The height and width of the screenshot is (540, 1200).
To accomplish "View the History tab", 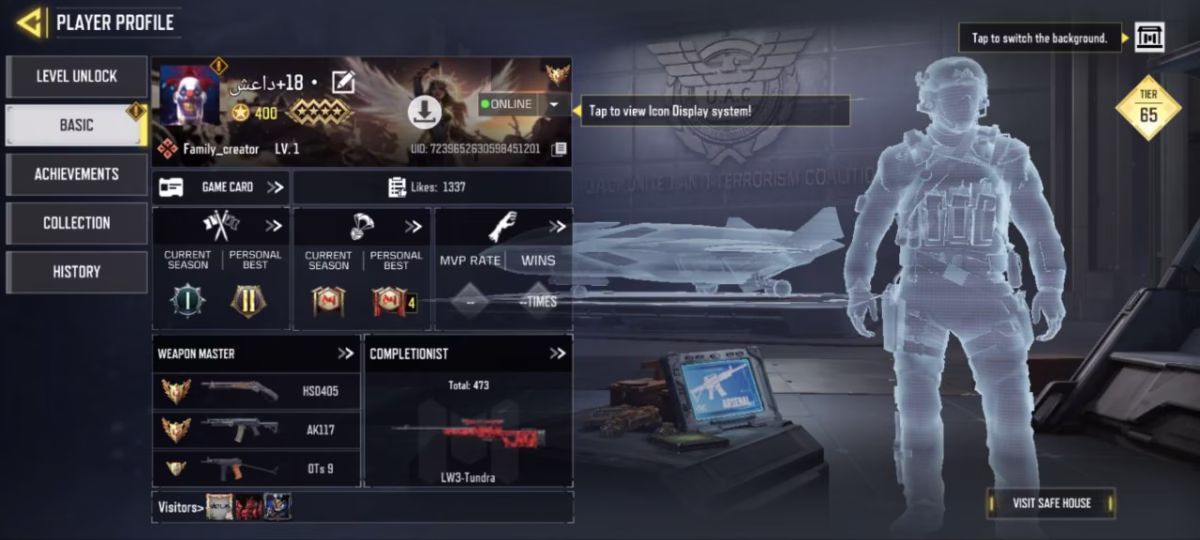I will 76,271.
